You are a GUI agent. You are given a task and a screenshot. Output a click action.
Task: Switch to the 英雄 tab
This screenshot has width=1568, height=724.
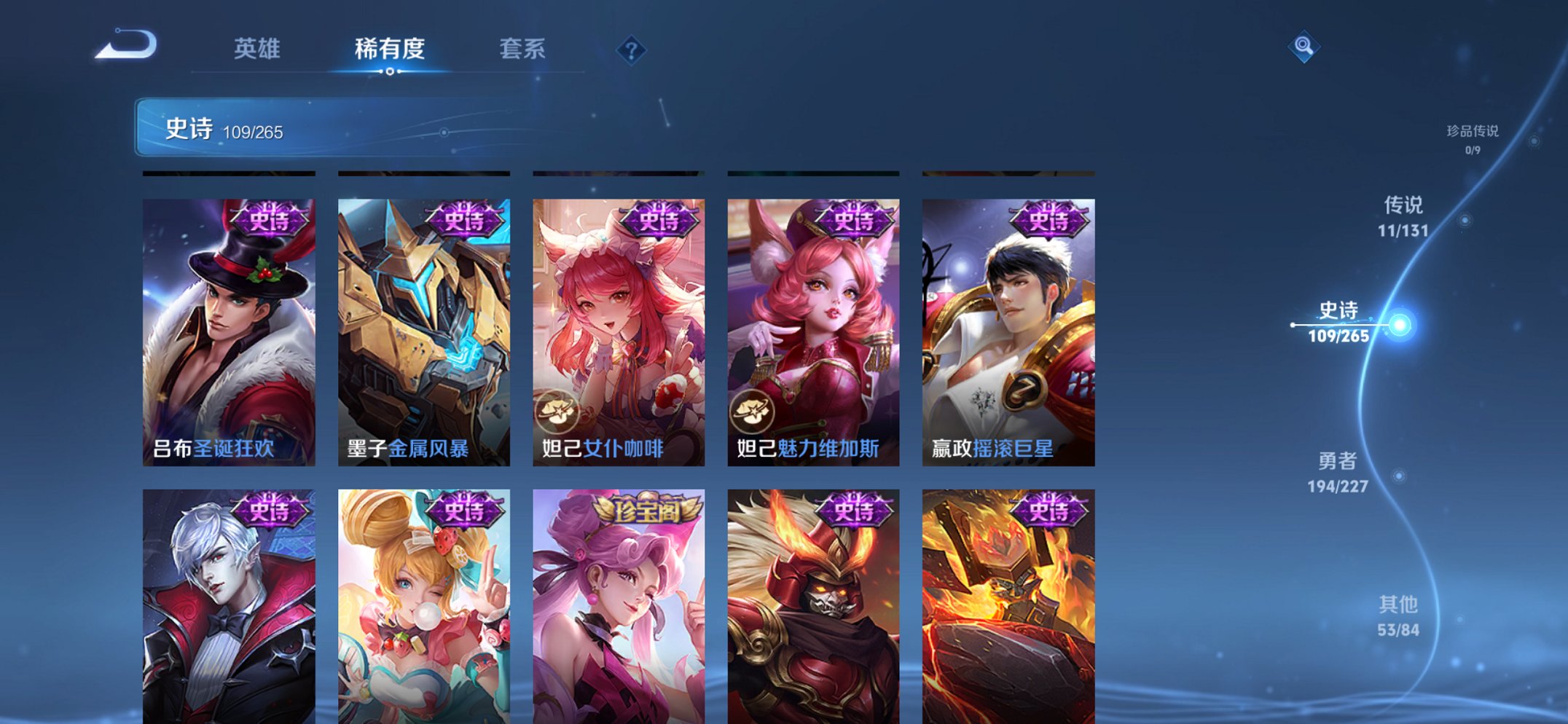click(x=257, y=50)
